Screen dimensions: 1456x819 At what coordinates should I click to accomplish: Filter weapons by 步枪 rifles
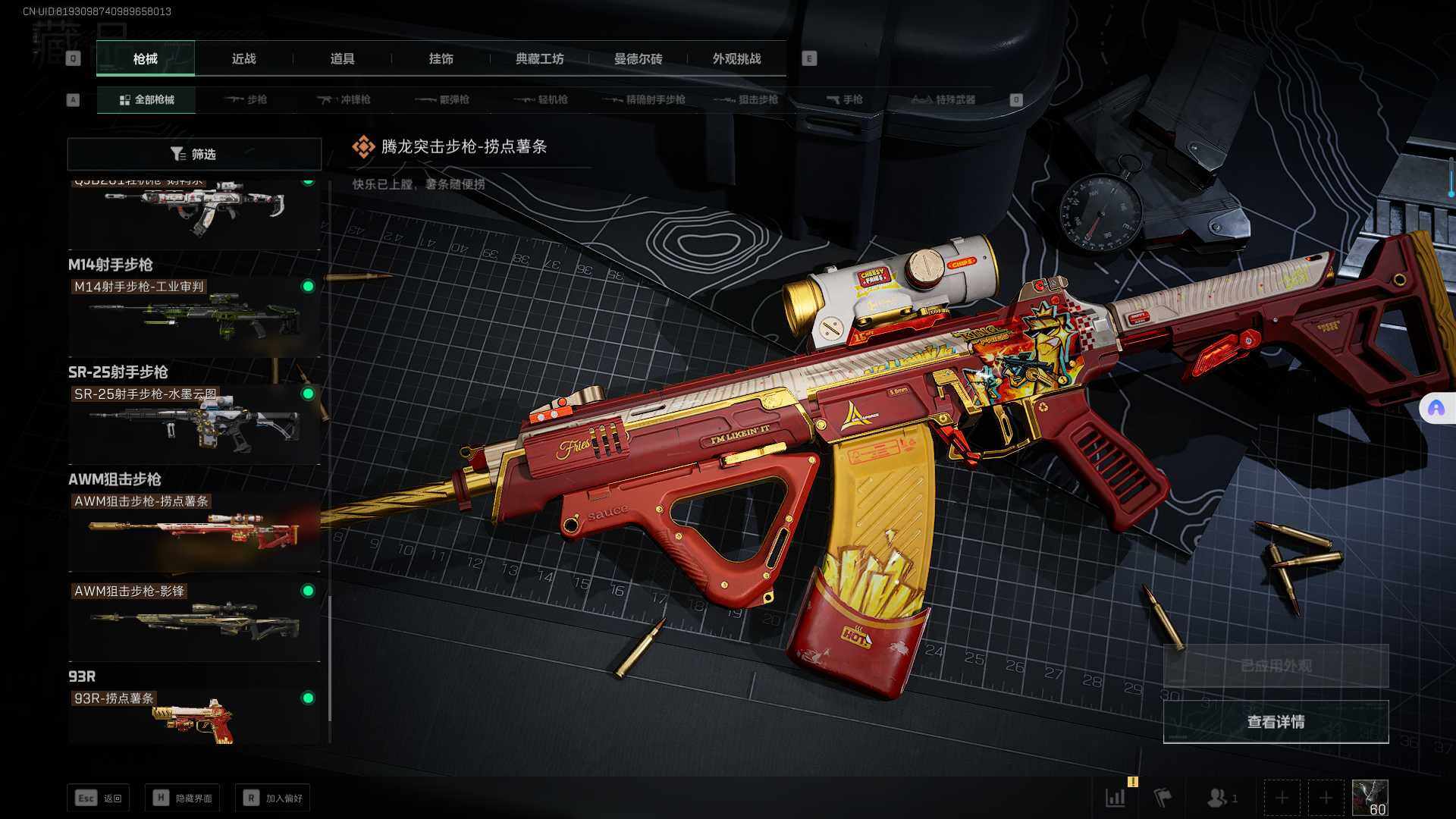click(246, 99)
